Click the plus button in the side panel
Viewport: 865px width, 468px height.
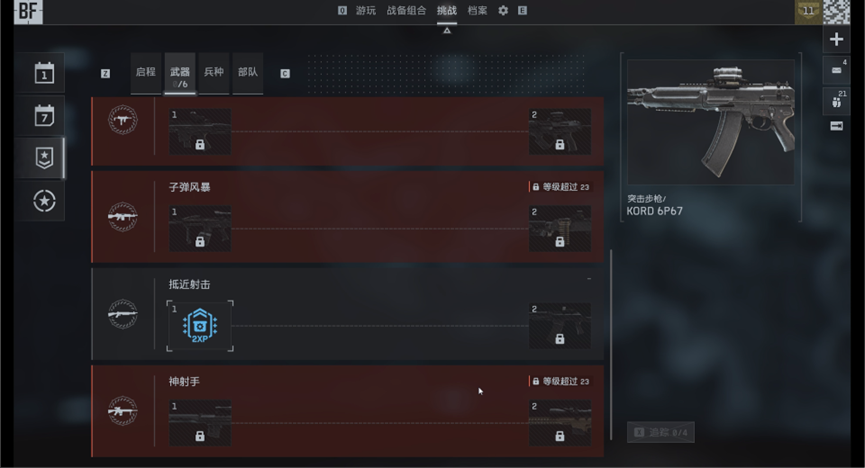(x=837, y=40)
